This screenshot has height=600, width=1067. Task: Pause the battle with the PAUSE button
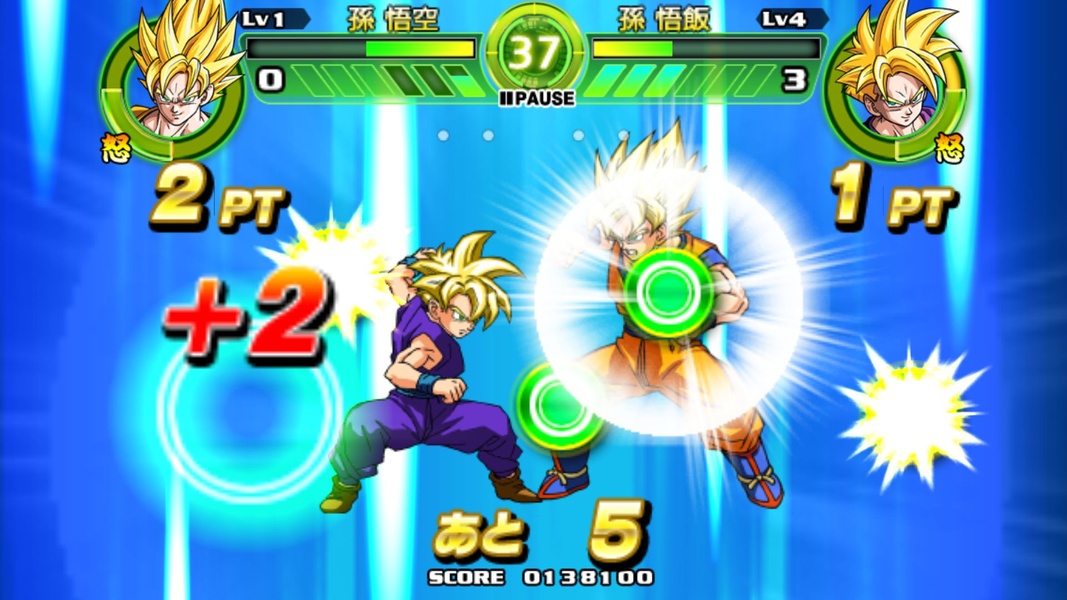[537, 98]
